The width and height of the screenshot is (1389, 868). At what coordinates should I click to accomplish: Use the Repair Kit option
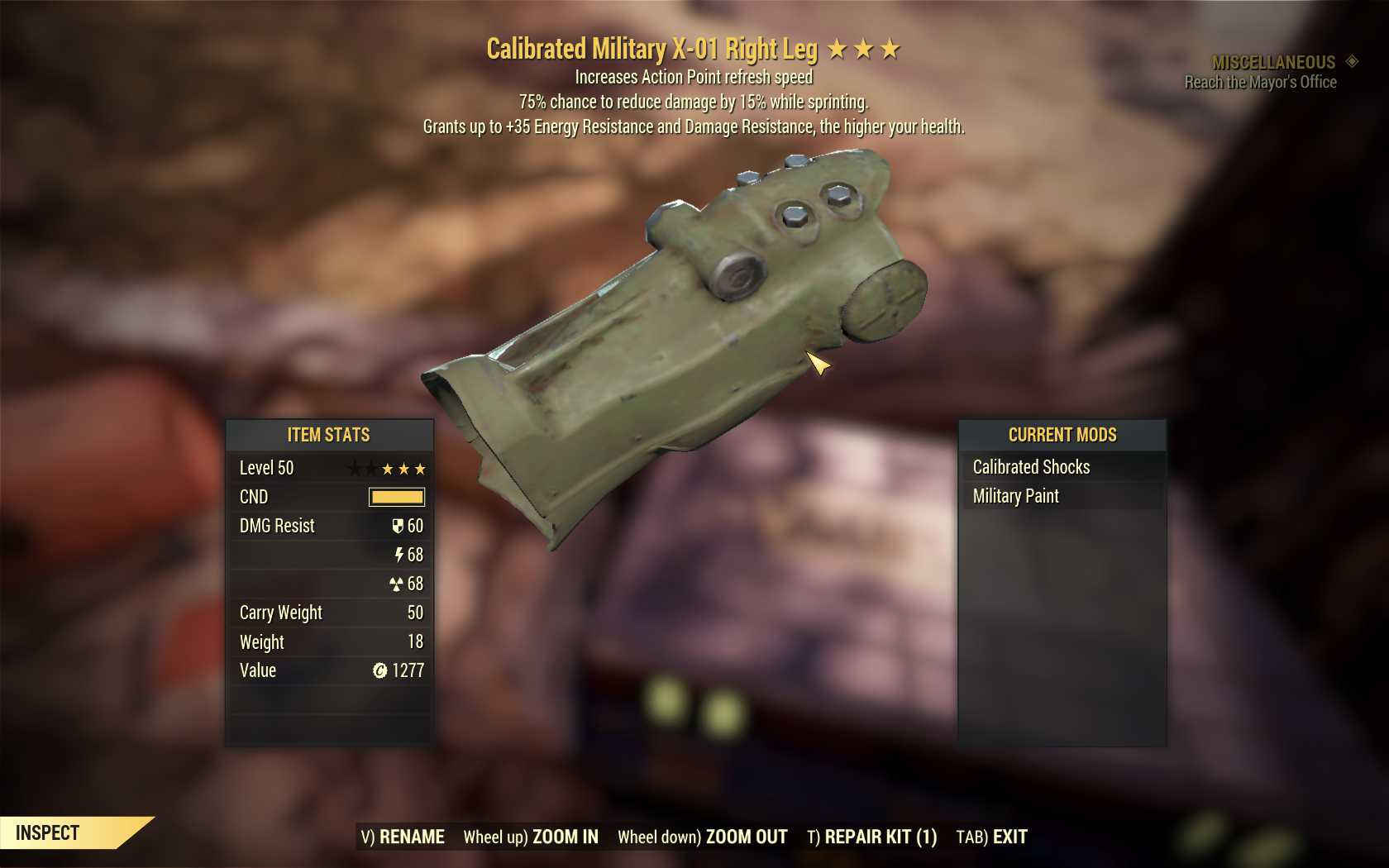tap(871, 837)
